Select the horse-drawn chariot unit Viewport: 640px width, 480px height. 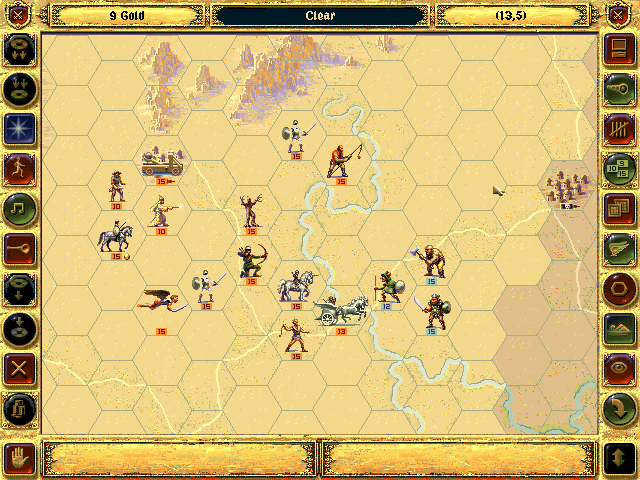[x=340, y=307]
